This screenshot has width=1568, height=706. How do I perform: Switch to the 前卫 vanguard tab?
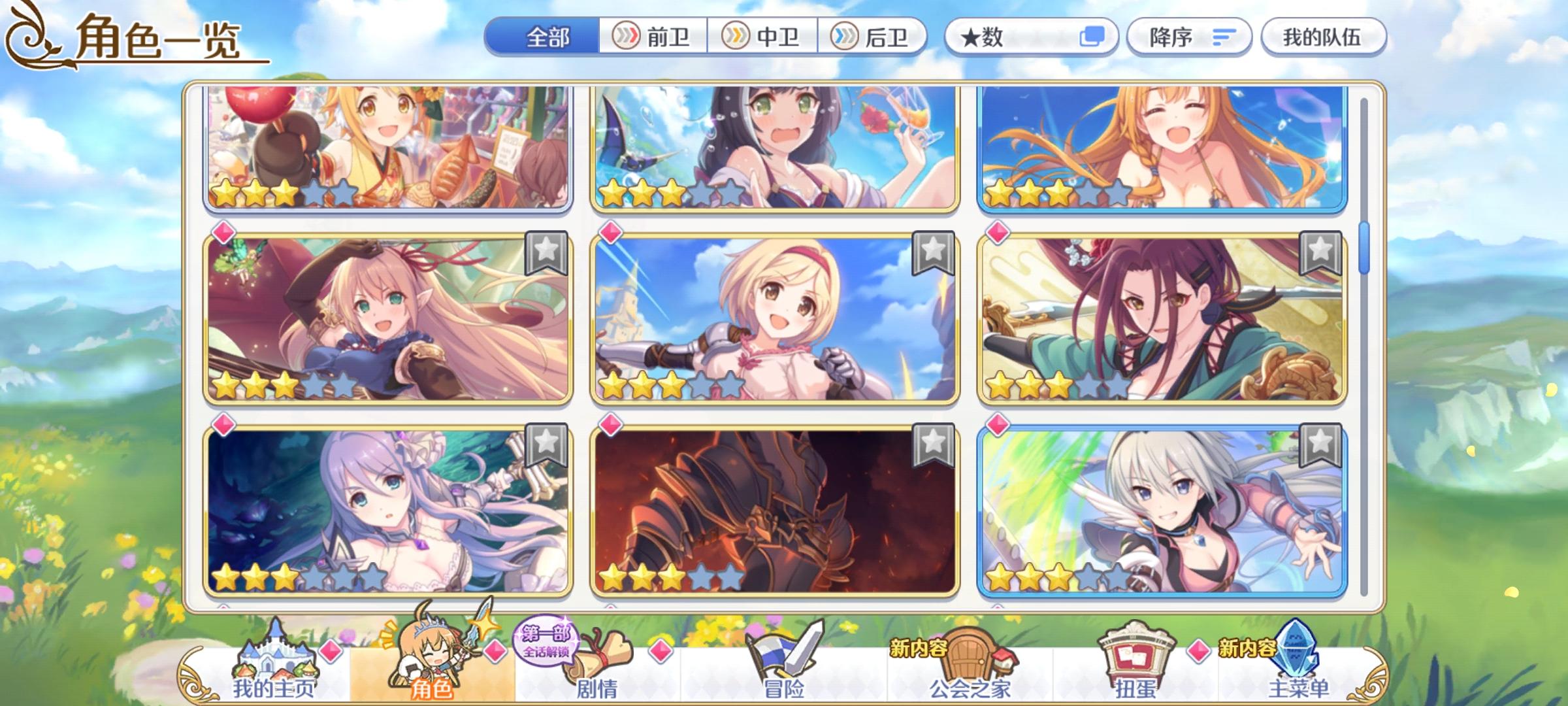653,37
